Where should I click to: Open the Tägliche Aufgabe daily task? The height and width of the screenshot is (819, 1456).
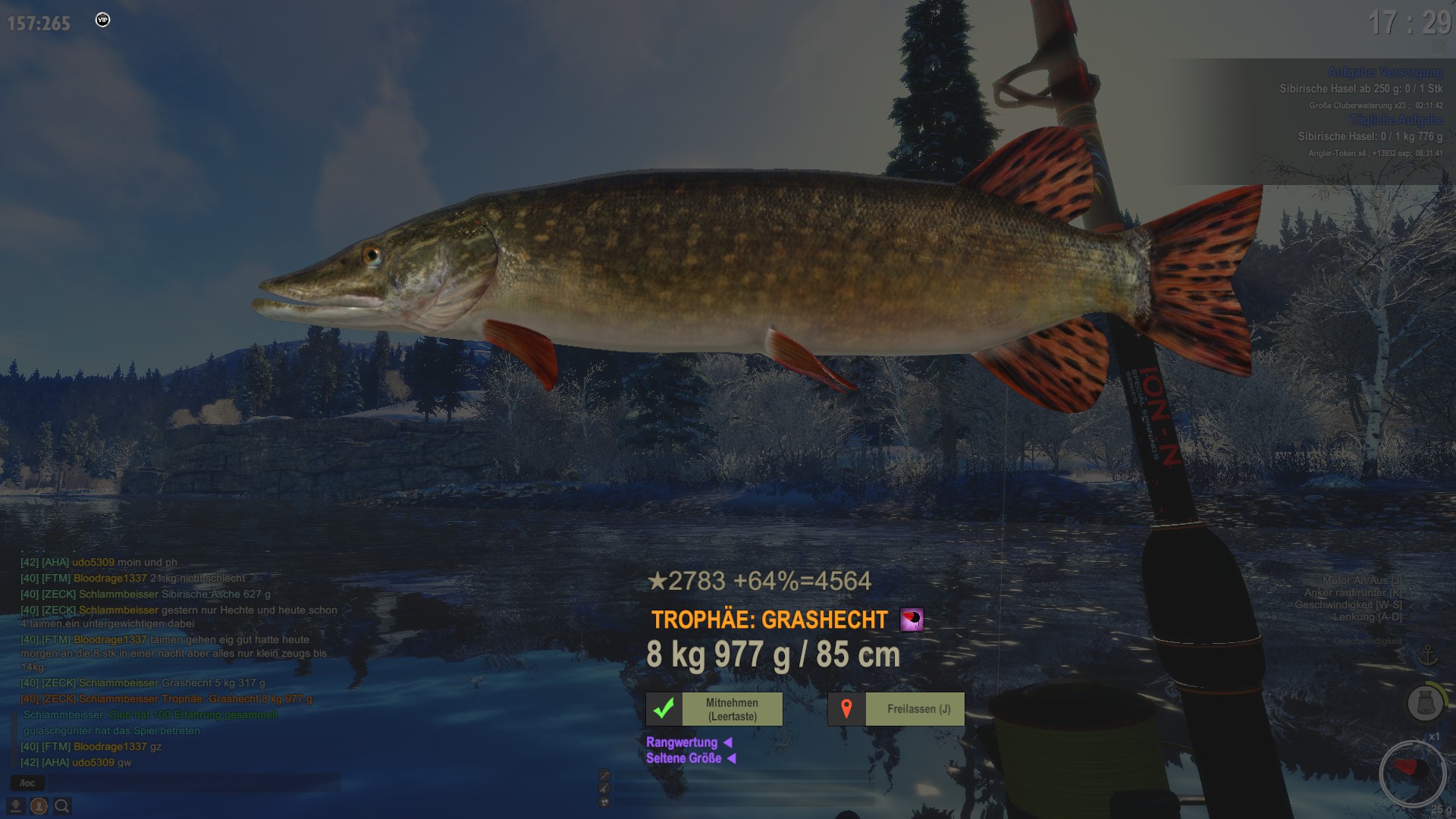1395,121
